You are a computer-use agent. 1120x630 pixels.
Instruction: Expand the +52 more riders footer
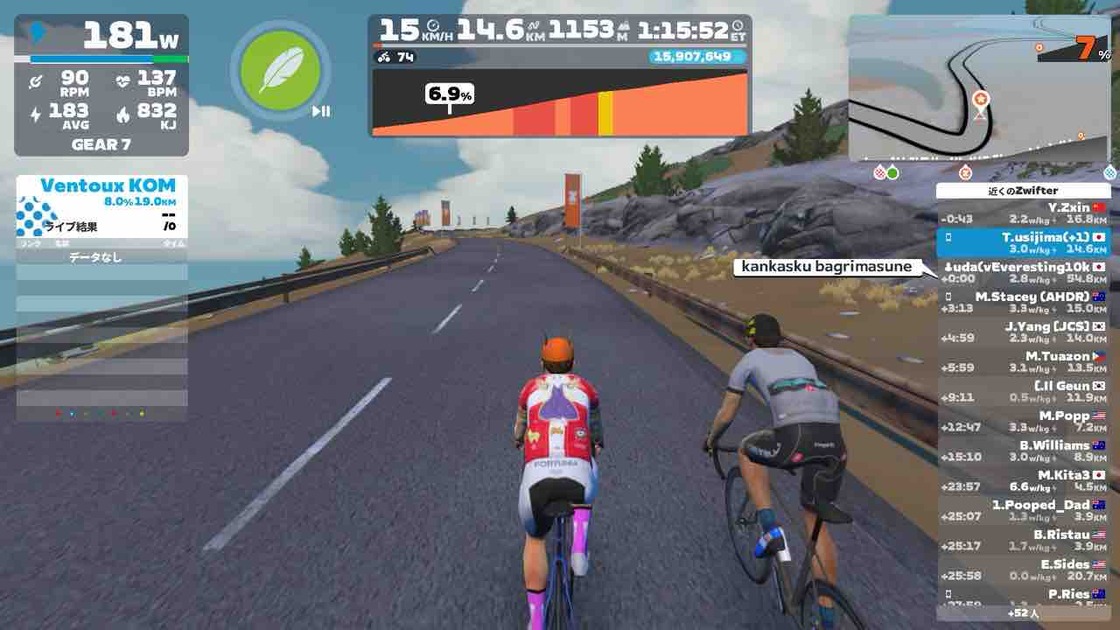tap(1025, 612)
